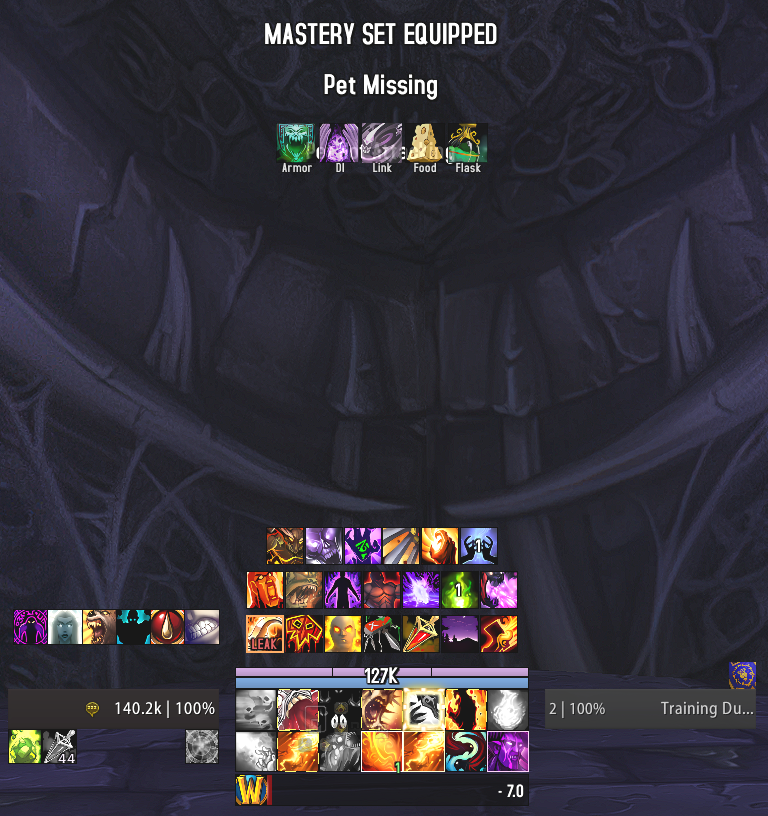The width and height of the screenshot is (768, 816).
Task: Activate the purple night sky icon
Action: pyautogui.click(x=460, y=634)
